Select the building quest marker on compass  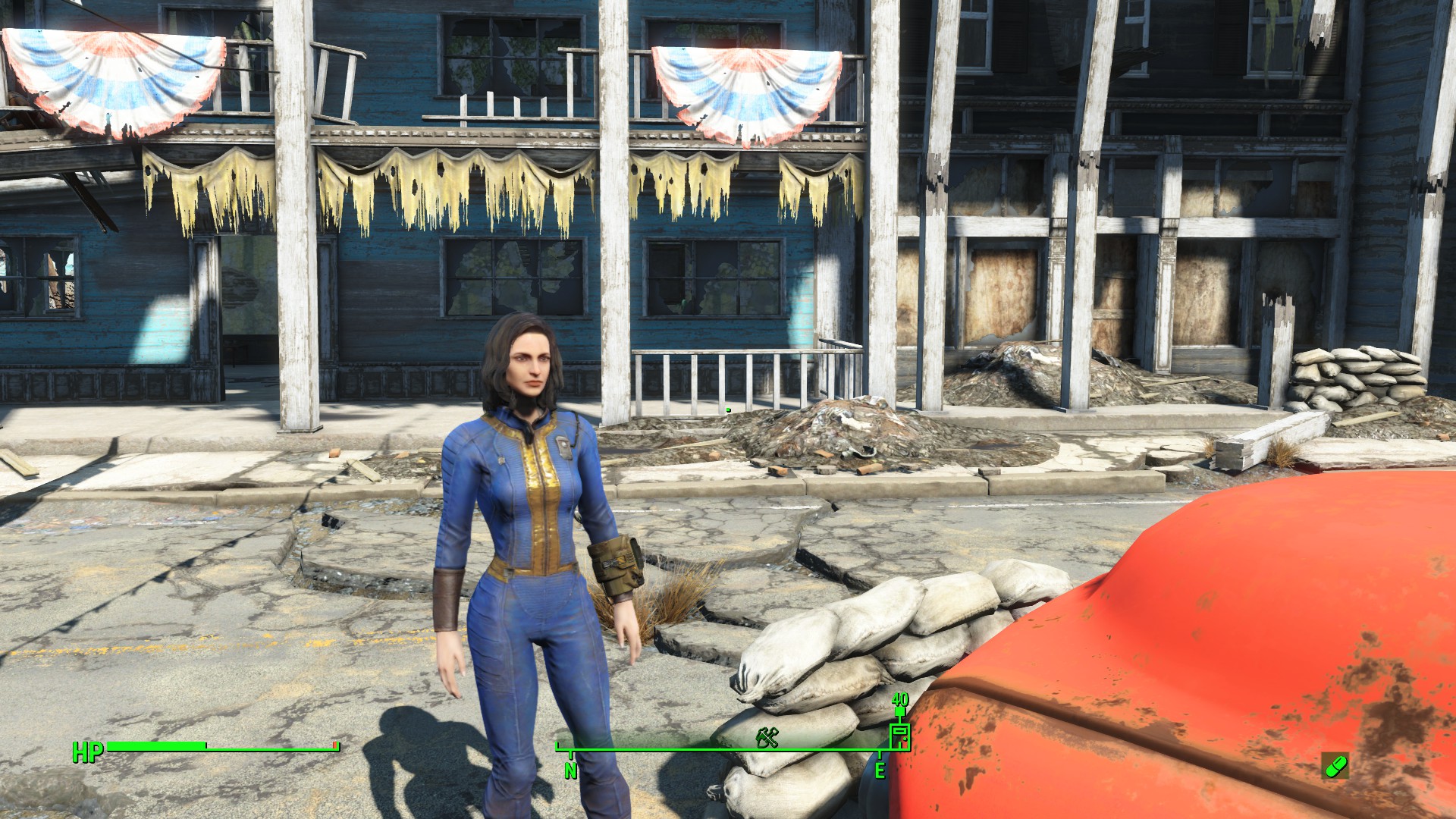[899, 736]
